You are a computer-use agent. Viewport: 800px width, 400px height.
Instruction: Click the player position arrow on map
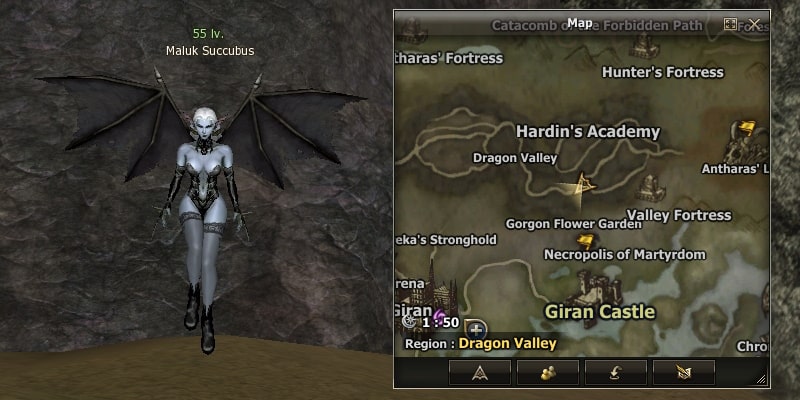[582, 183]
